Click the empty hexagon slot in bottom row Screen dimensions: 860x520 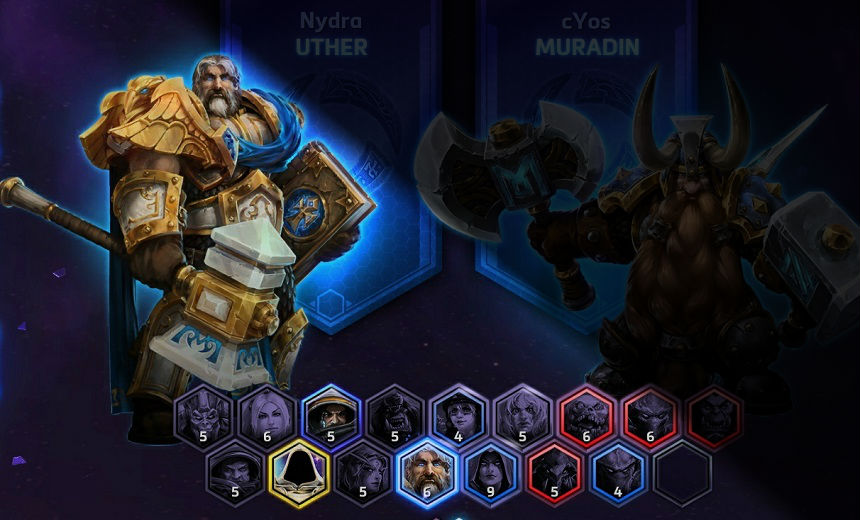(683, 468)
